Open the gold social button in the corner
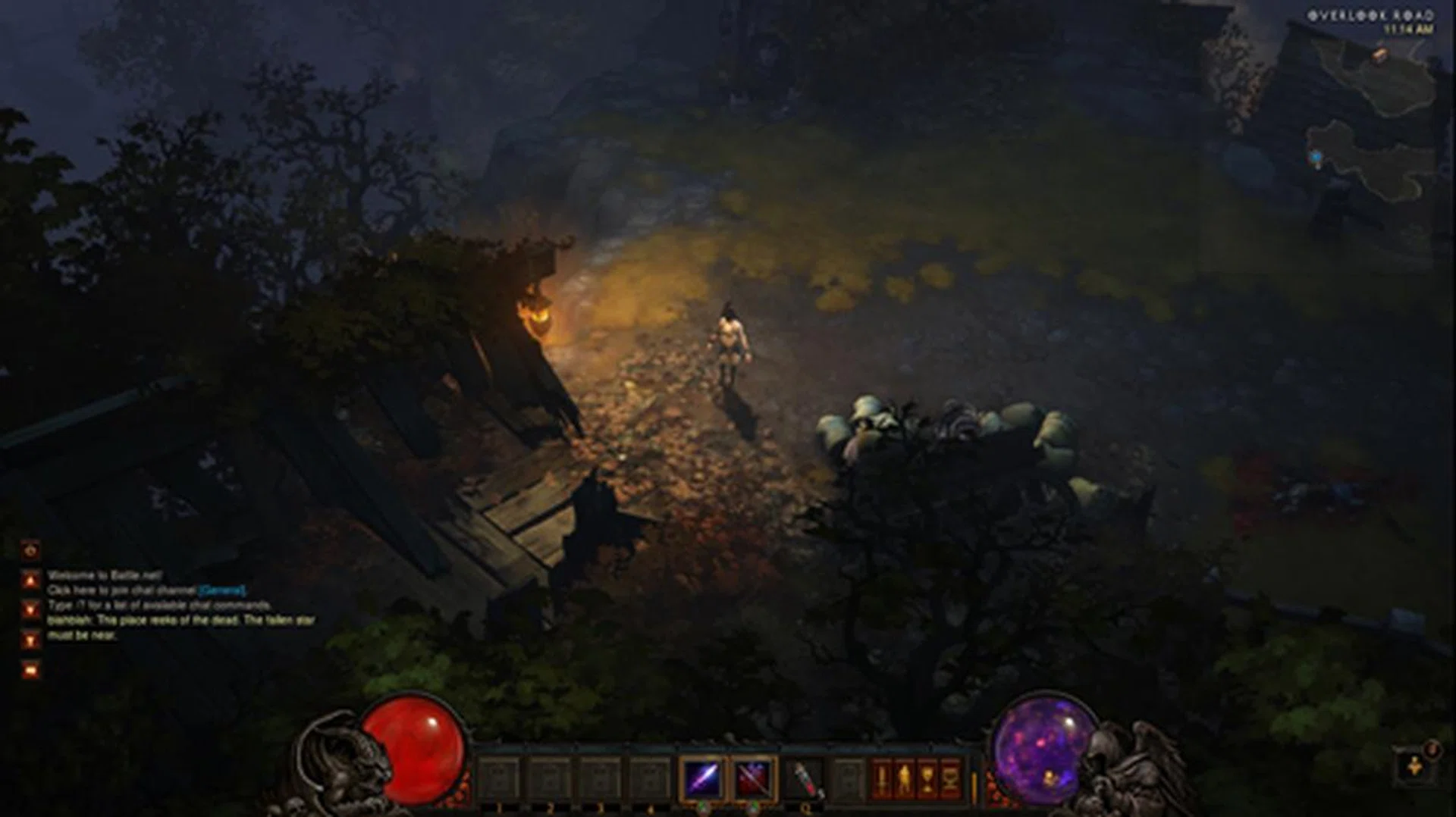 click(1414, 767)
